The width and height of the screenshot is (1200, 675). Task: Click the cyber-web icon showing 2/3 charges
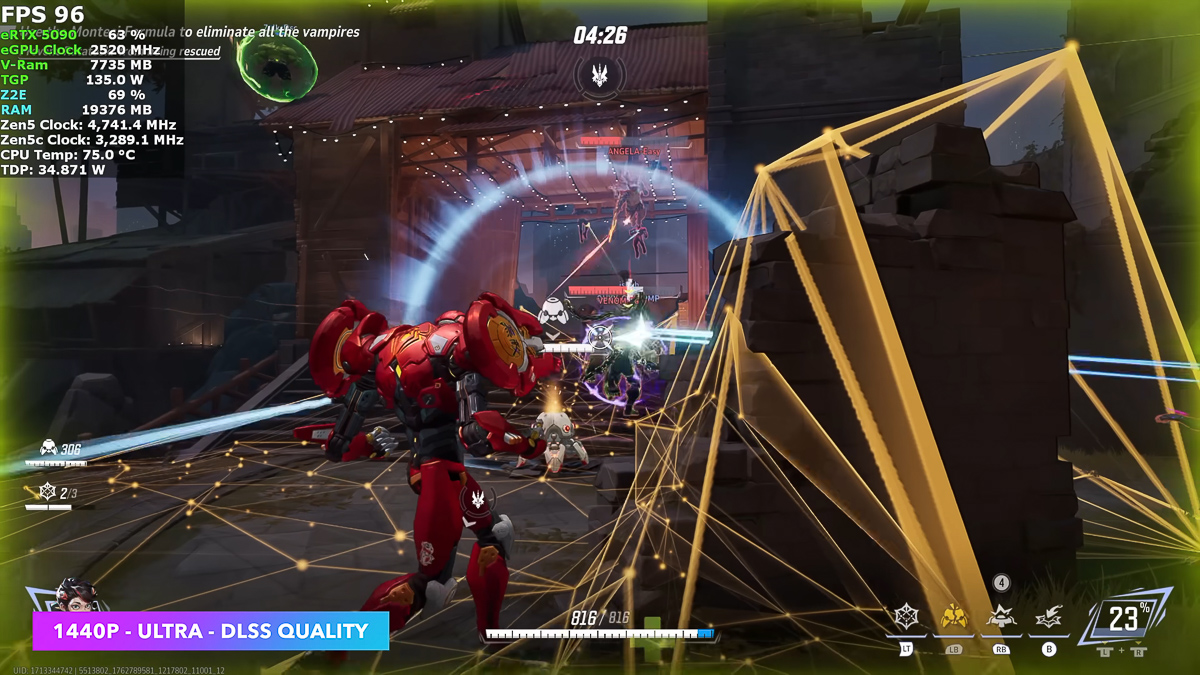47,492
